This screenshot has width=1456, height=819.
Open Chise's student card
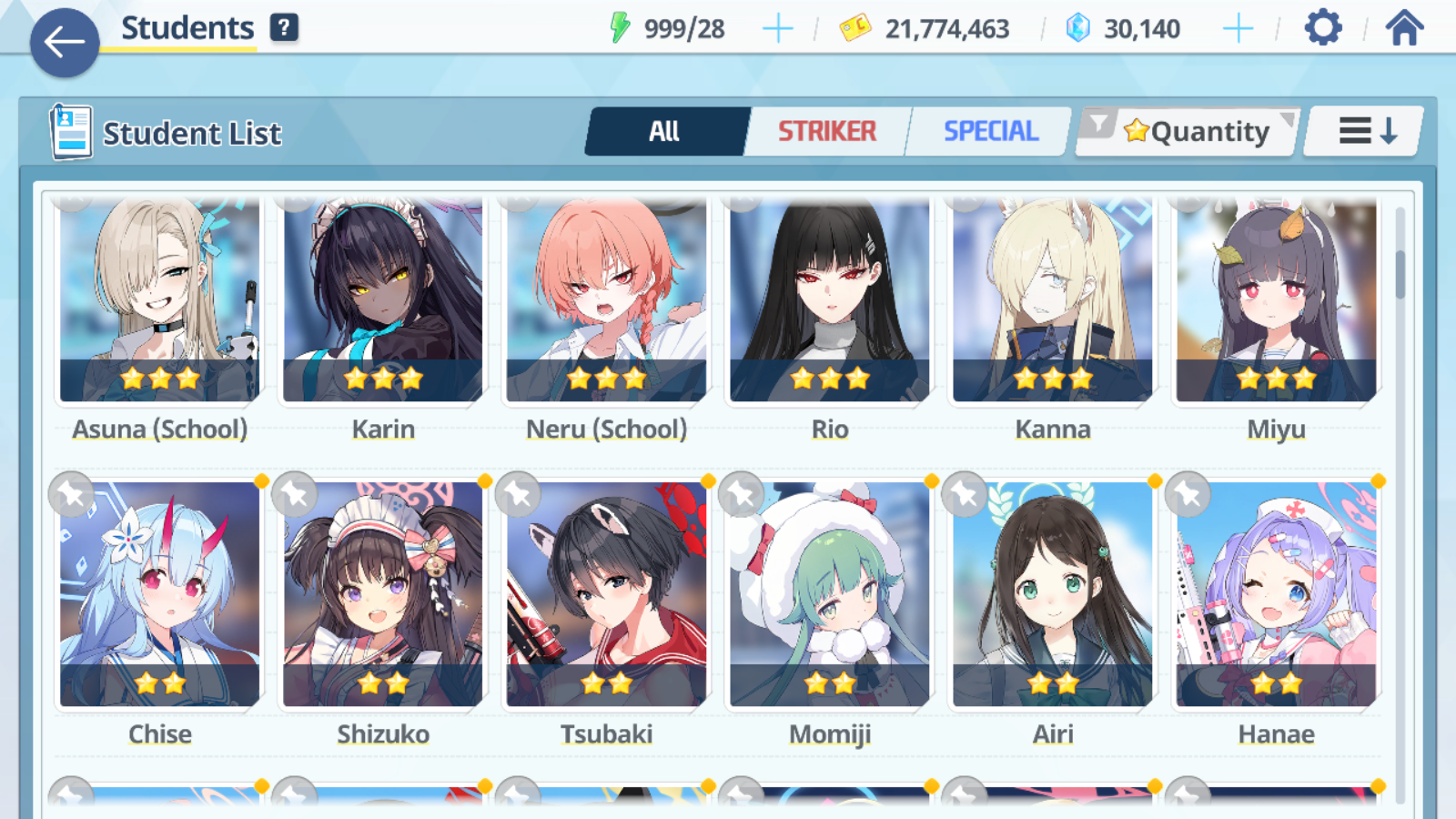coord(160,596)
